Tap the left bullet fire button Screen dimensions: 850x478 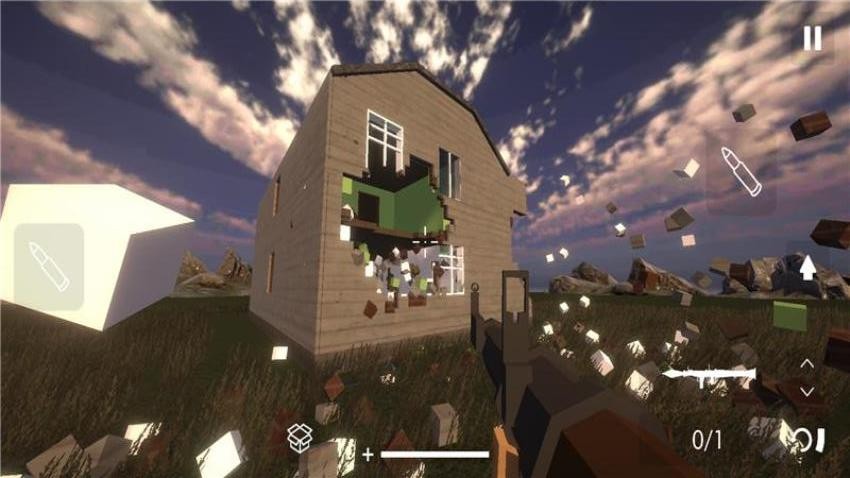pos(49,267)
